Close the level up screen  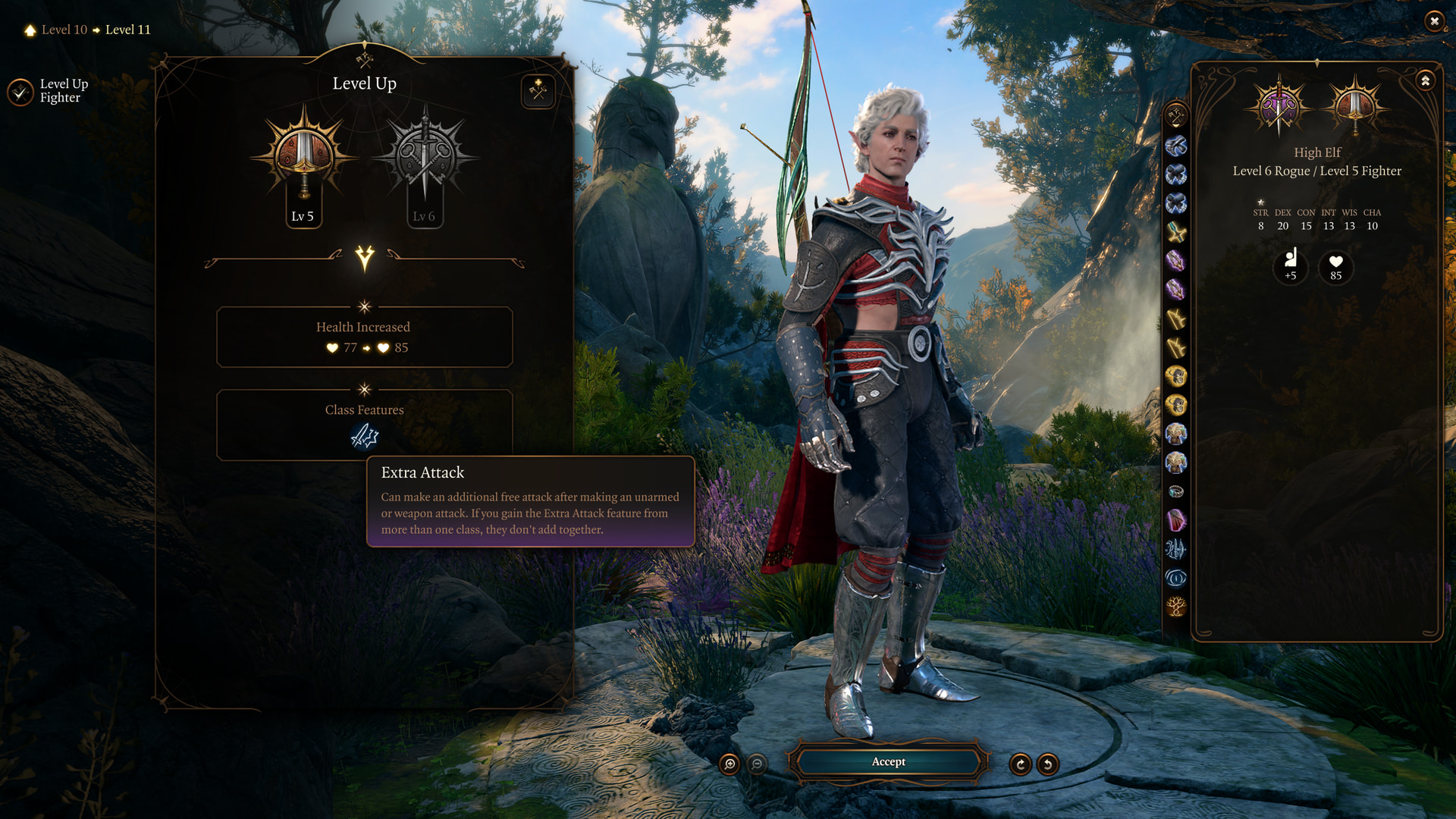coord(1434,21)
